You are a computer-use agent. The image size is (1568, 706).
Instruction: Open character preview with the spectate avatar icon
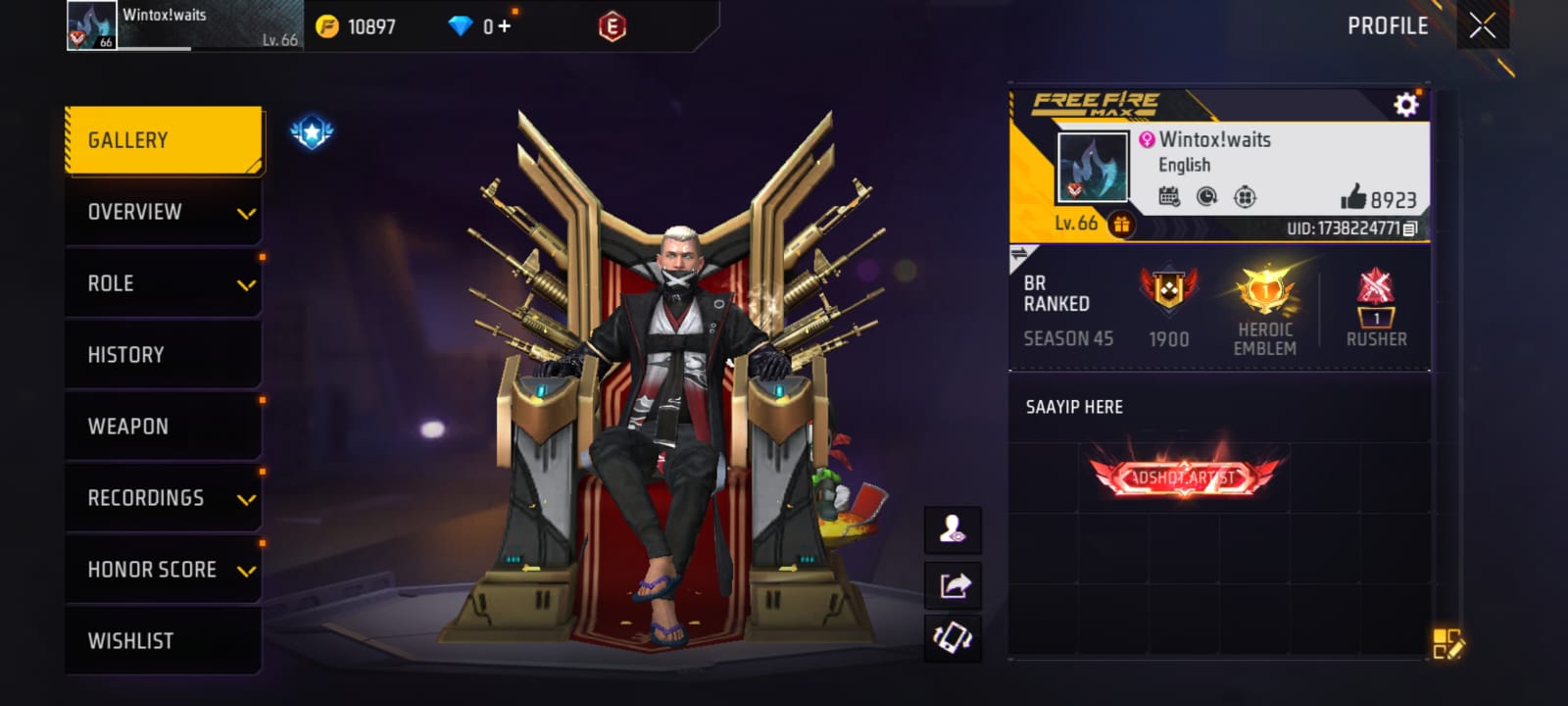click(x=953, y=529)
